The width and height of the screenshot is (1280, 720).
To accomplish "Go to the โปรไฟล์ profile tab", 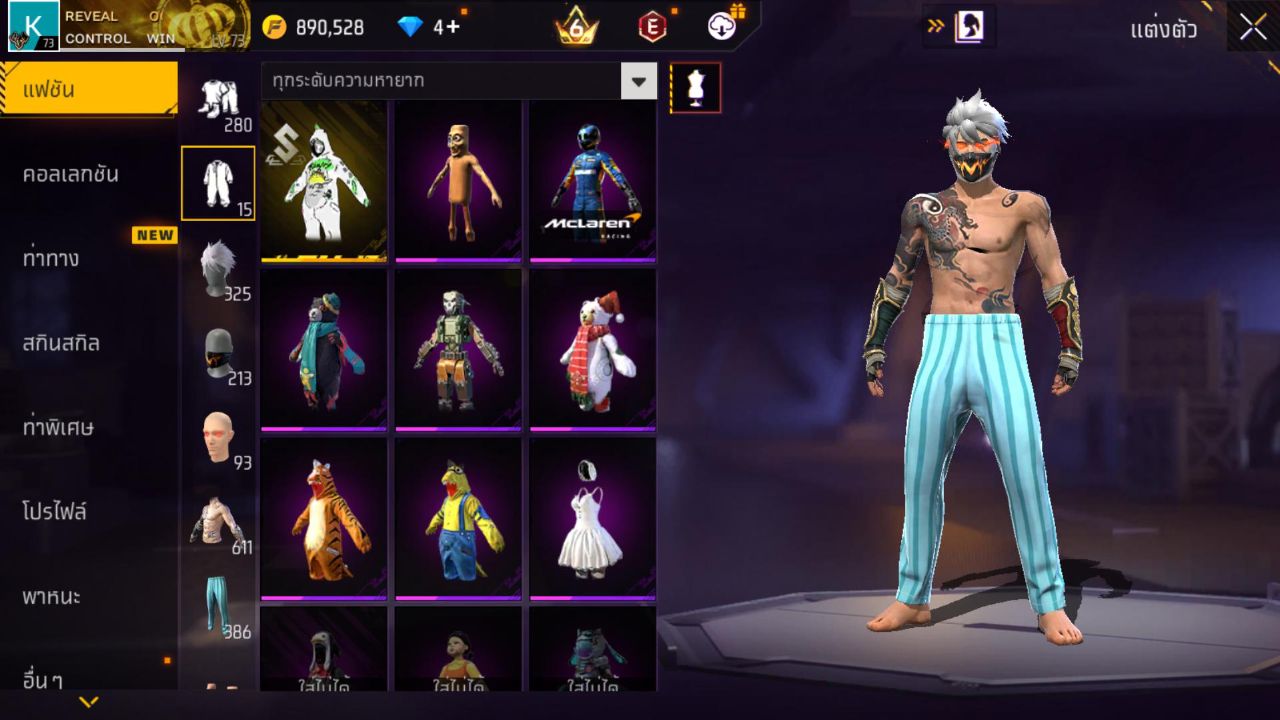I will tap(56, 512).
